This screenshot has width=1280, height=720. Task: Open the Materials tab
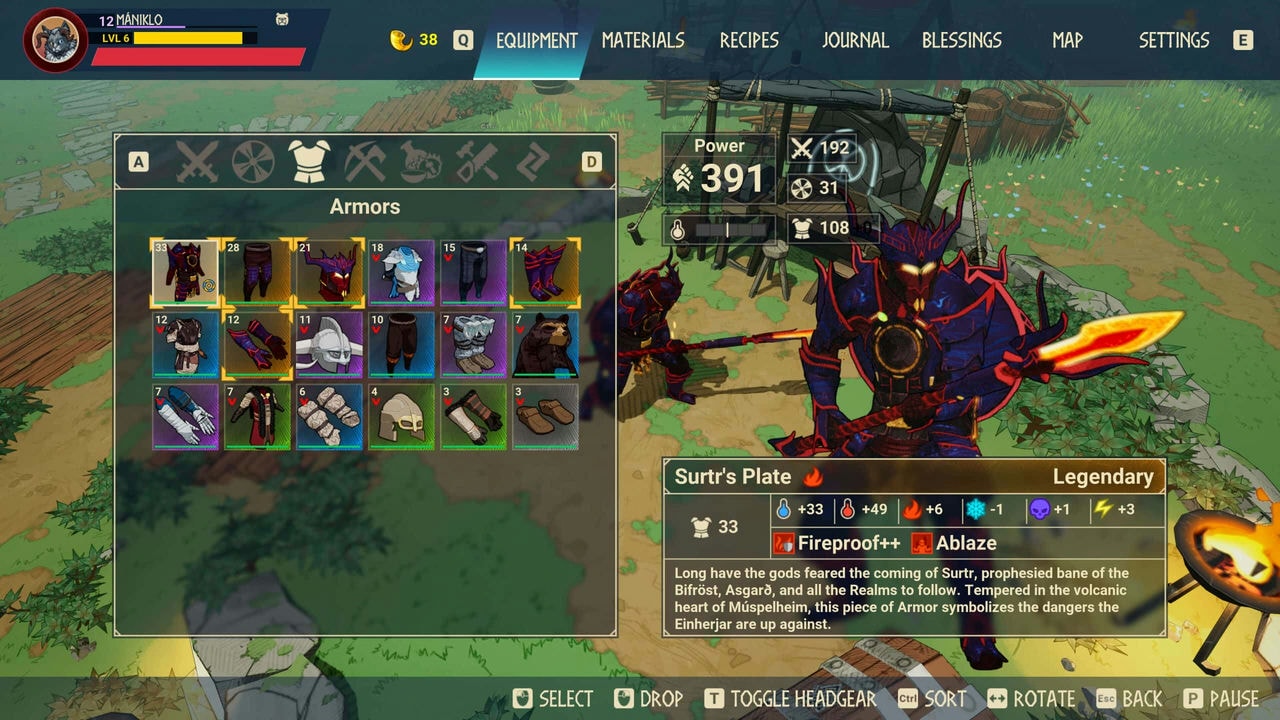(x=643, y=40)
